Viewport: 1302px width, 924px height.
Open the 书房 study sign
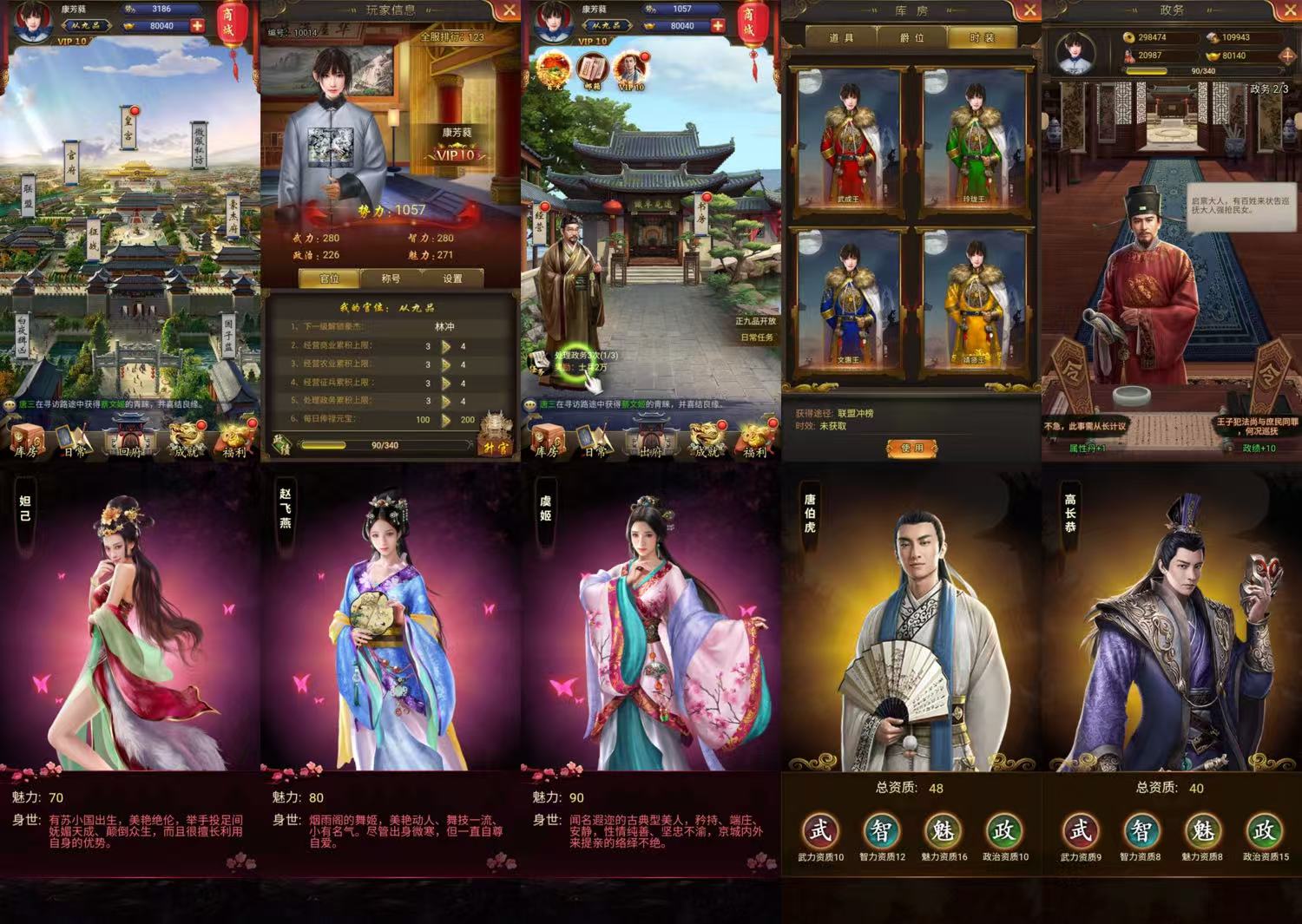701,213
